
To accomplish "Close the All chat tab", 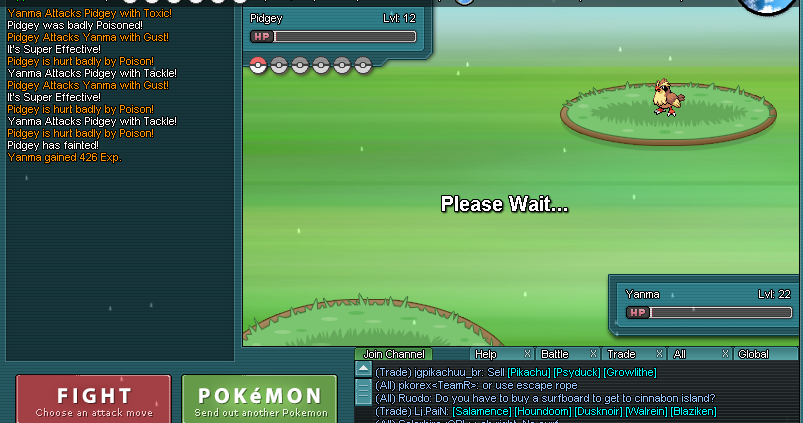I will pos(725,354).
